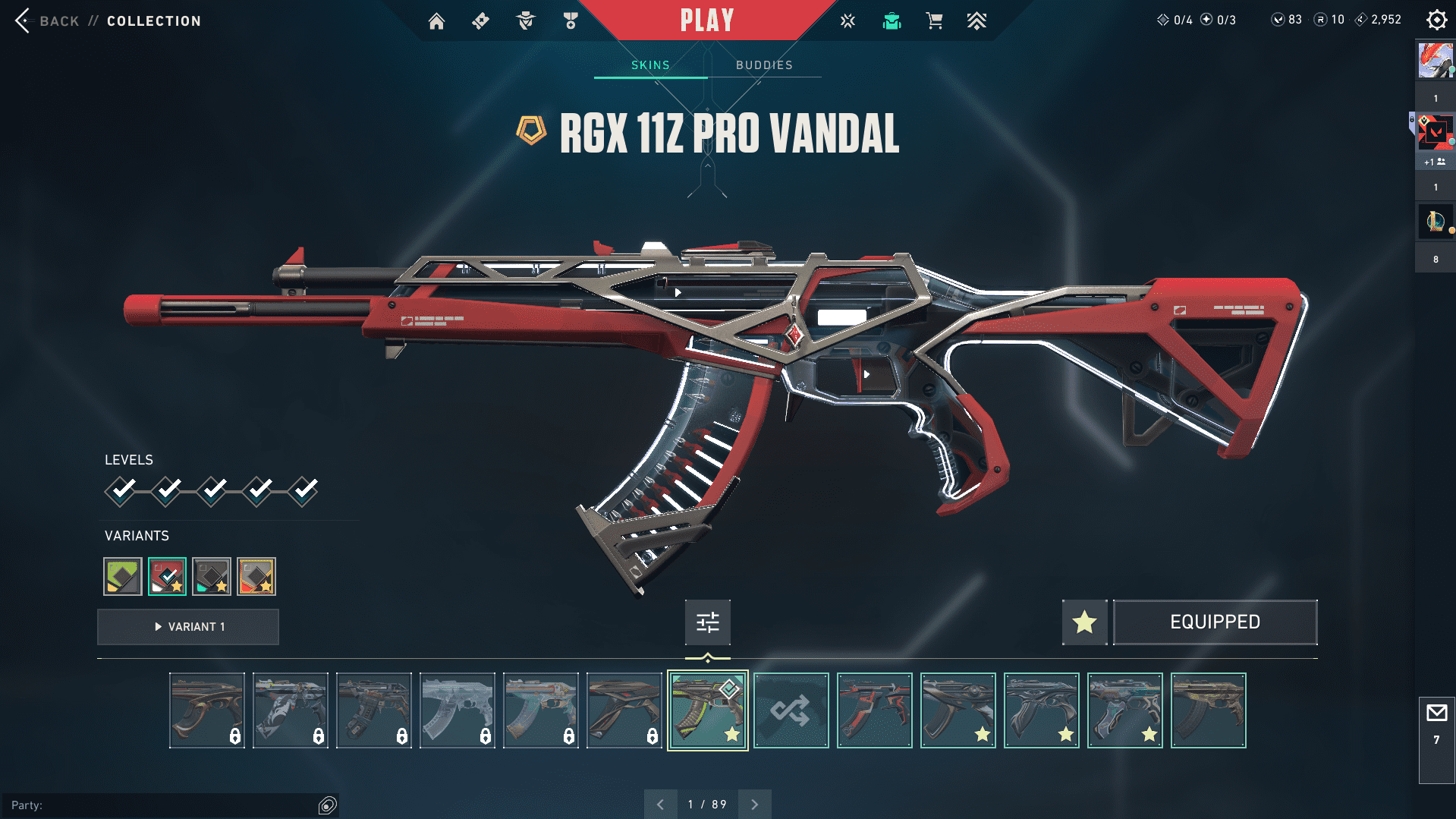
Task: Open the shopping cart store
Action: (x=934, y=21)
